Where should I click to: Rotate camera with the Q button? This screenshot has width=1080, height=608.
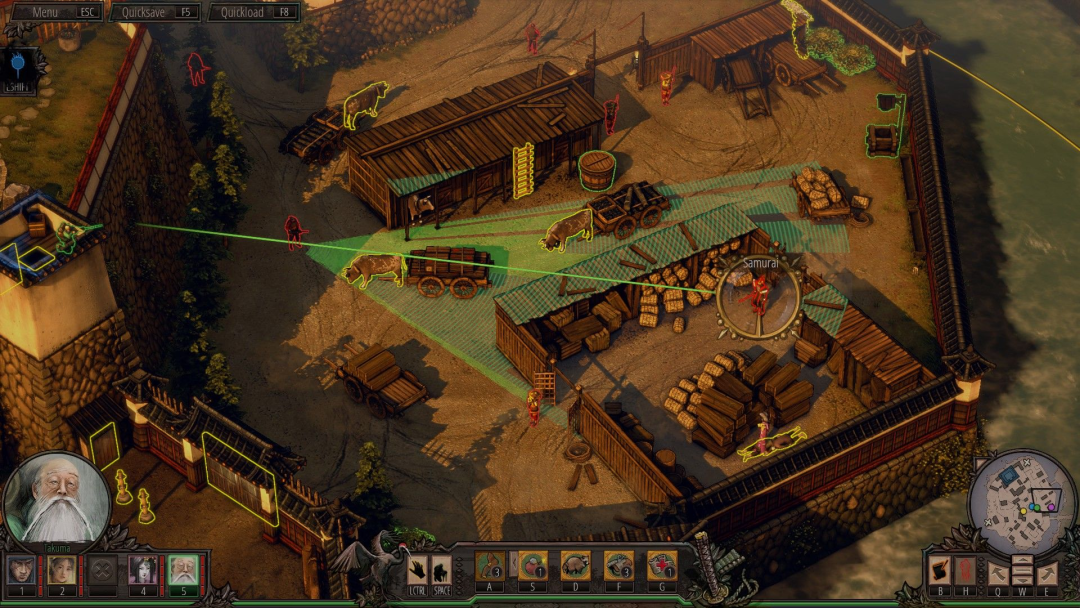click(998, 573)
